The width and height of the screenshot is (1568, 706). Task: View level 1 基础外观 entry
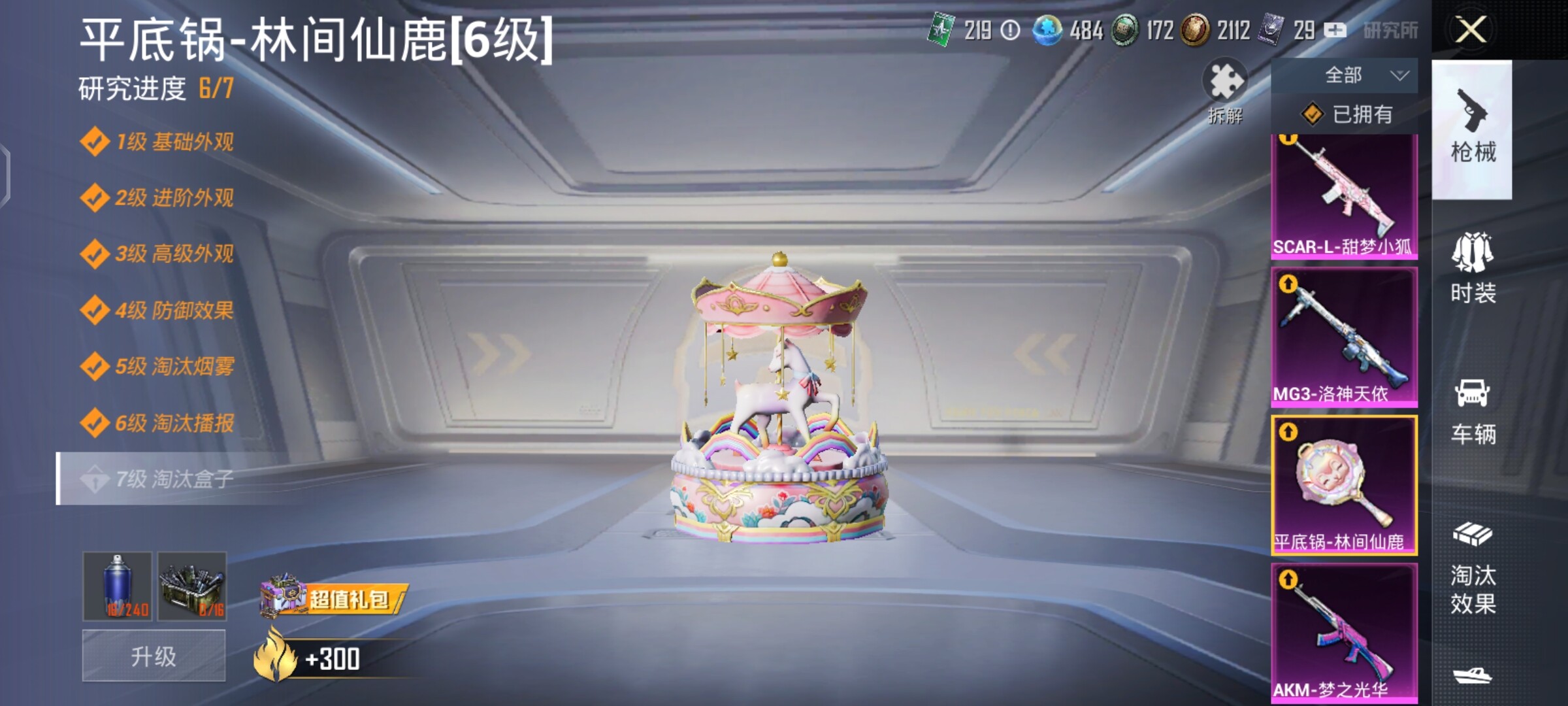pos(173,142)
